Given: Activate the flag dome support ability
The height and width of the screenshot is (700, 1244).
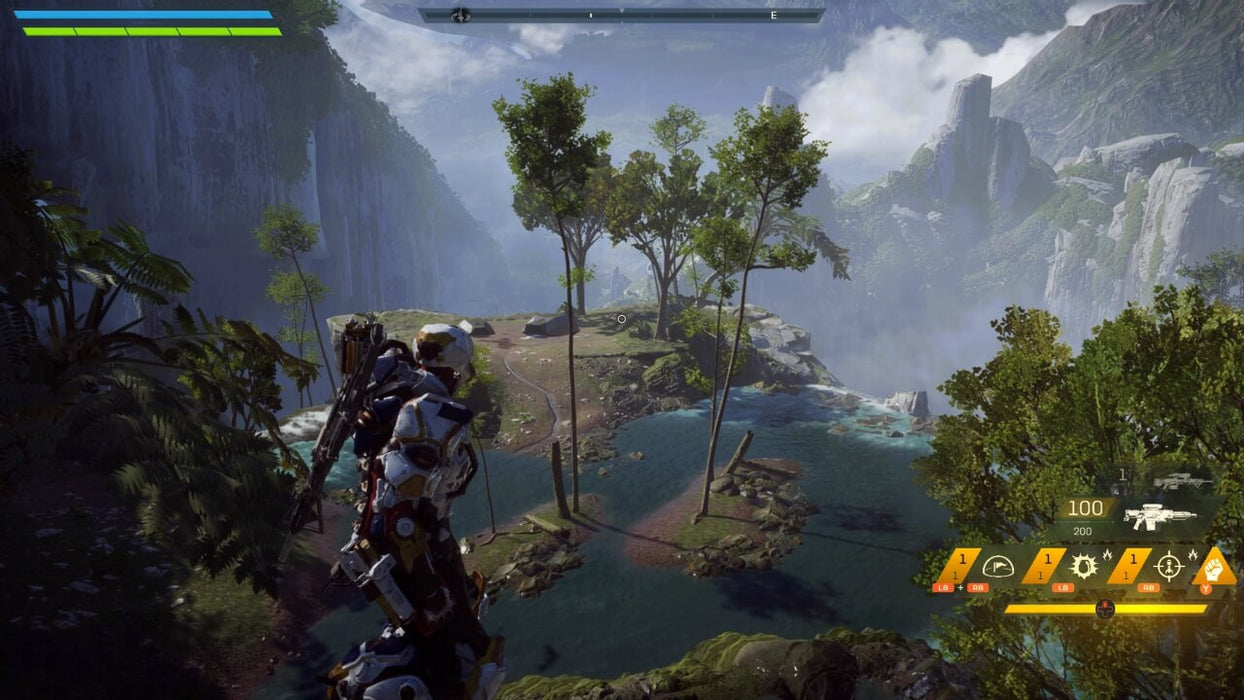Looking at the screenshot, I should point(997,567).
